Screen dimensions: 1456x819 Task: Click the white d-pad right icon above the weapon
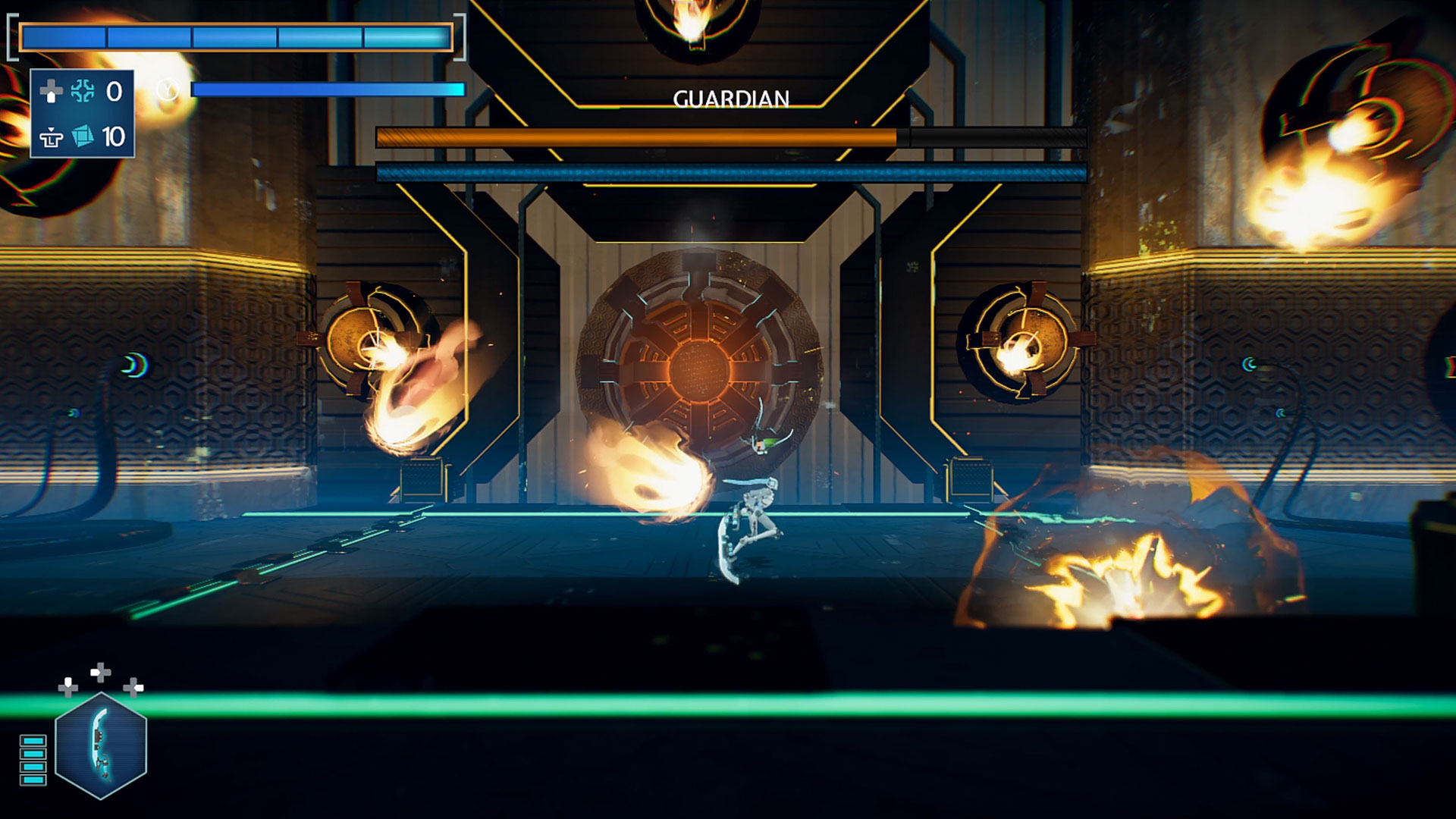click(x=100, y=672)
